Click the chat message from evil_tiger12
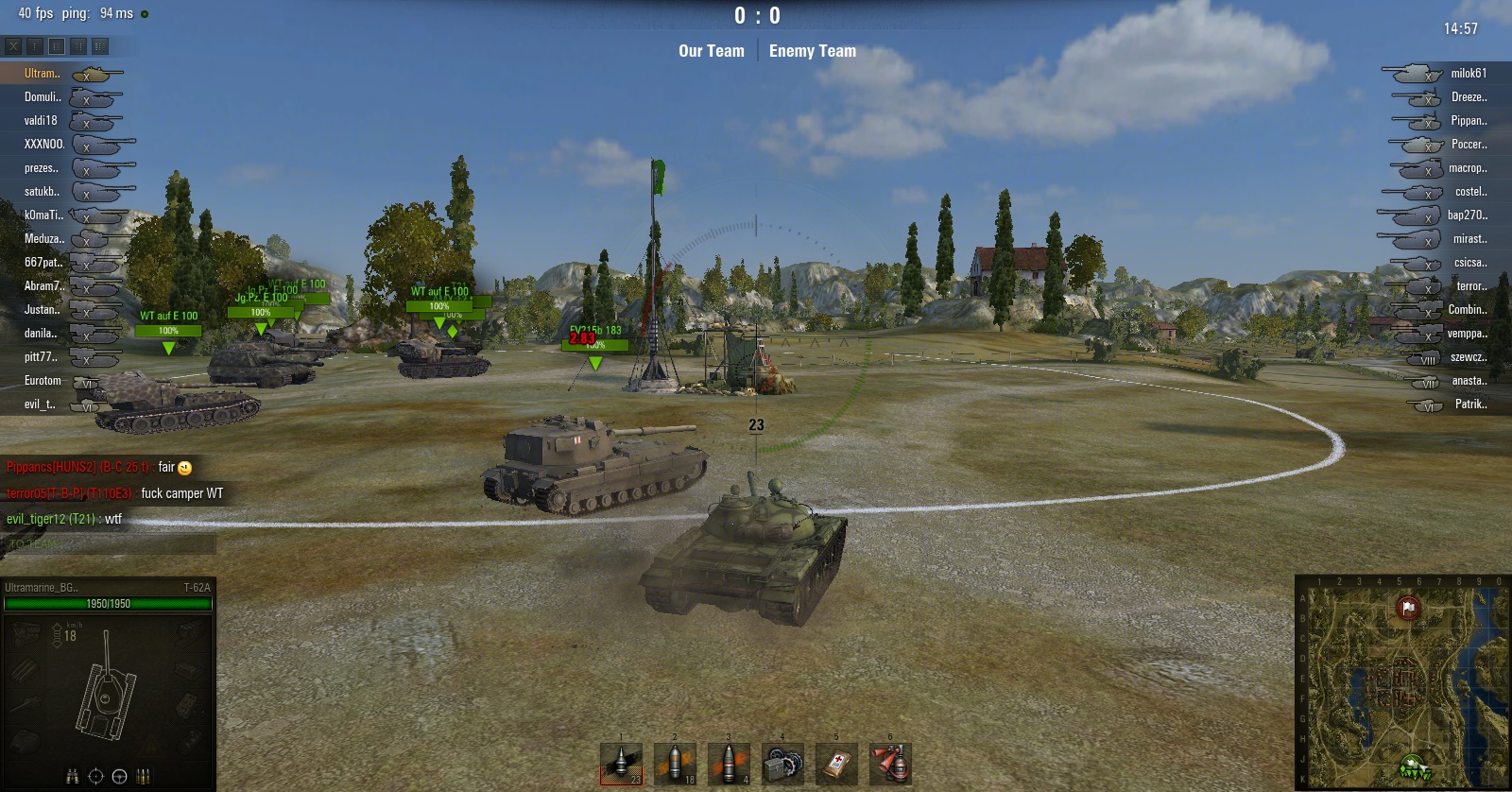Screen dimensions: 1512x792 click(x=64, y=519)
